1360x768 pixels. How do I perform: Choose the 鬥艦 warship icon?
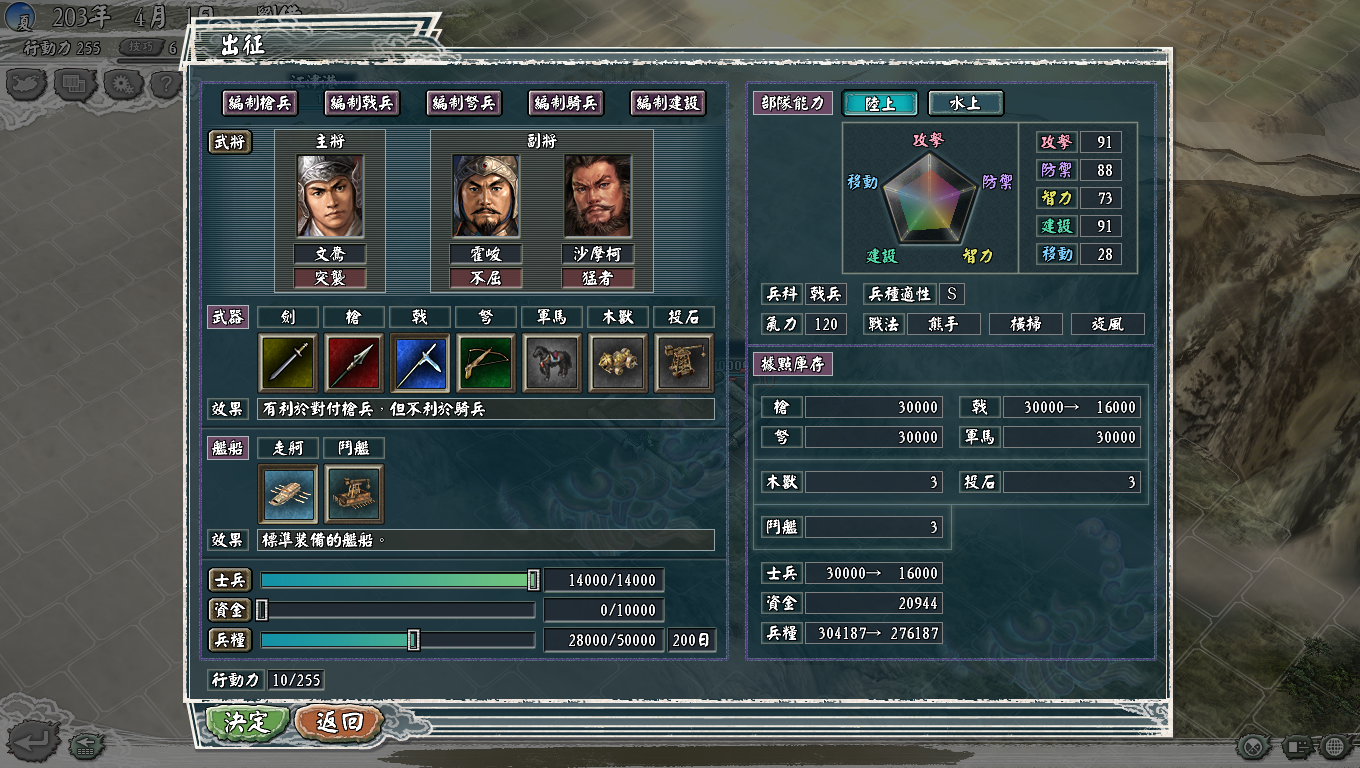click(354, 494)
